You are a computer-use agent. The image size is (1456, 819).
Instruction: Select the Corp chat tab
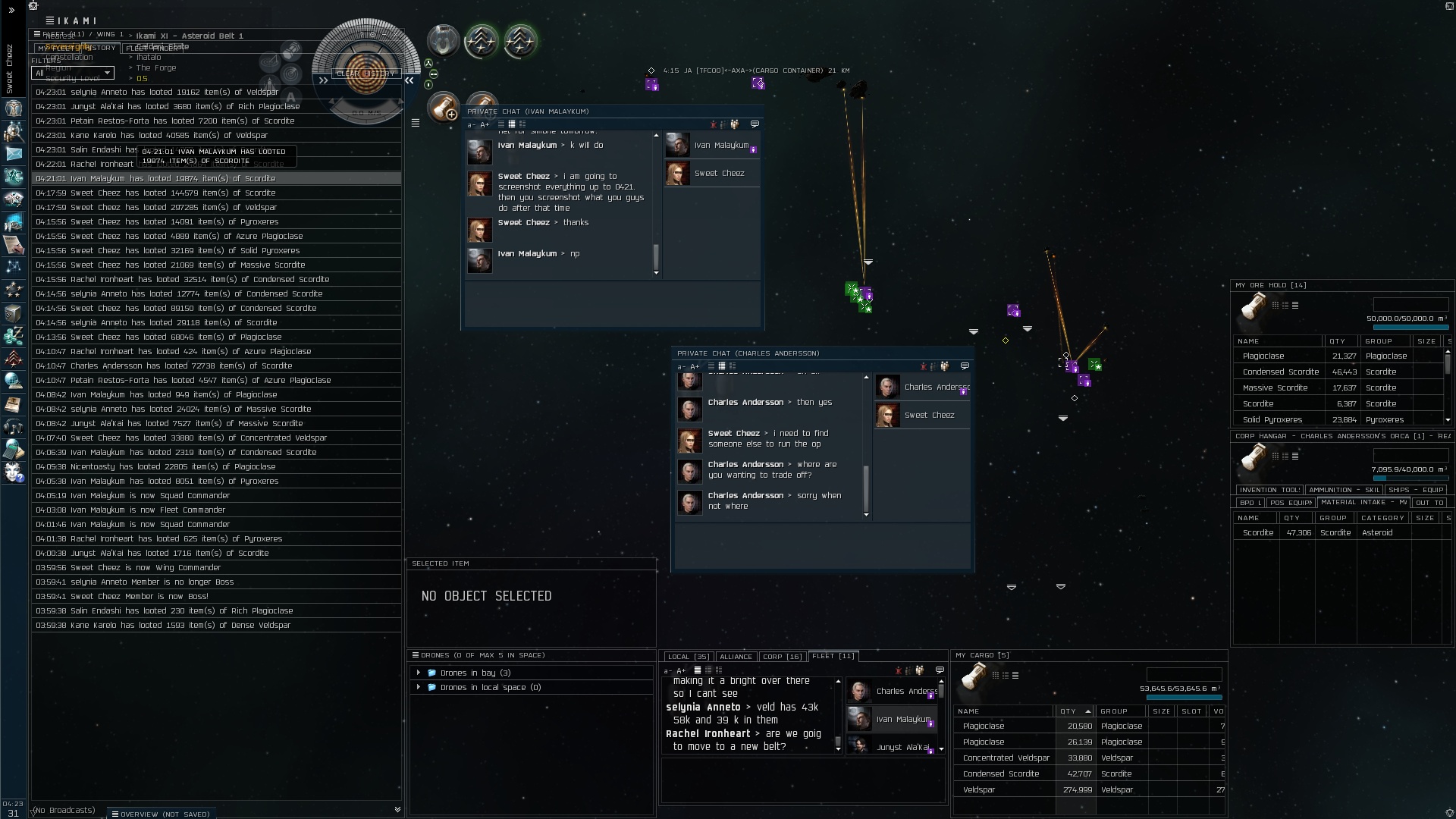782,657
